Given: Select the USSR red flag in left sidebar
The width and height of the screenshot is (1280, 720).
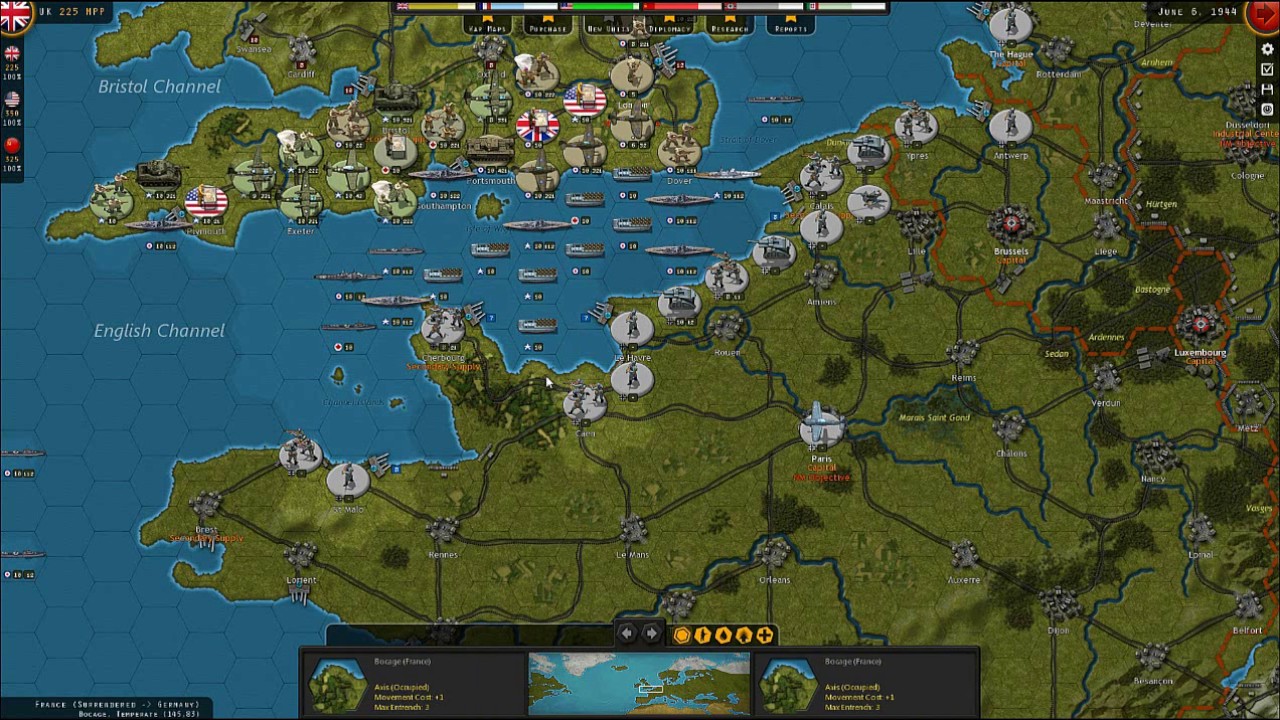Looking at the screenshot, I should point(12,146).
